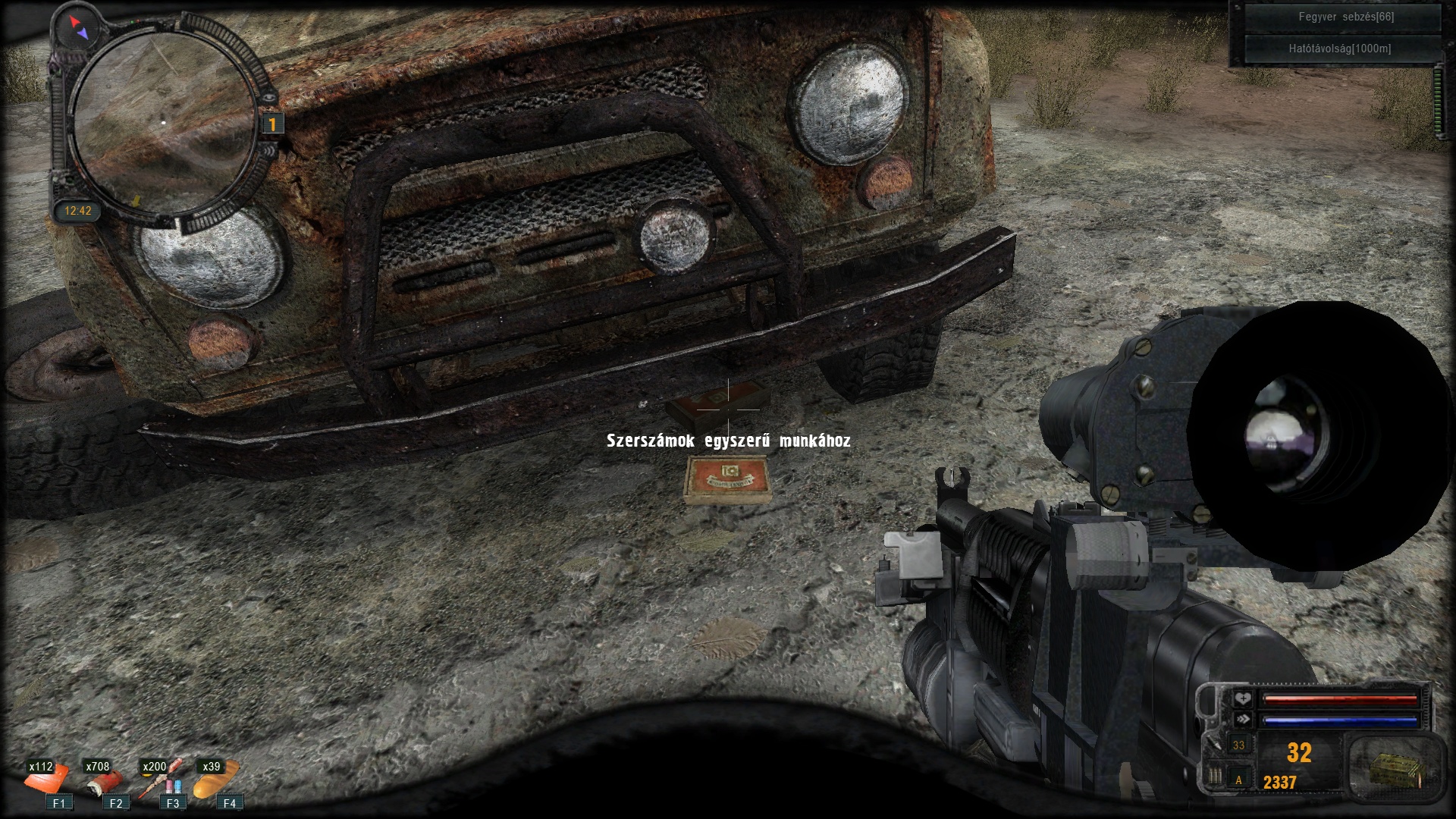
Task: Open the yellow notification counter beside minimap
Action: (272, 124)
